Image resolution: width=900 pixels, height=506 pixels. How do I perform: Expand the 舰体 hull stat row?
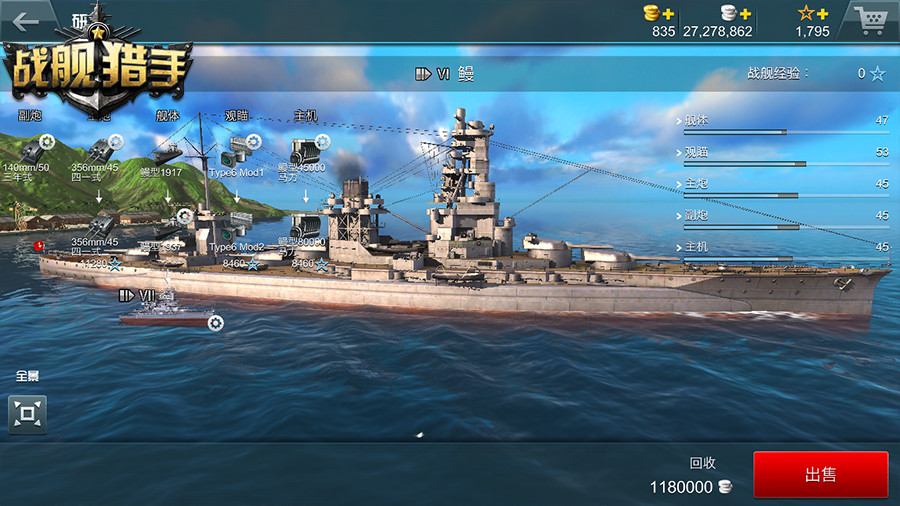(x=782, y=121)
